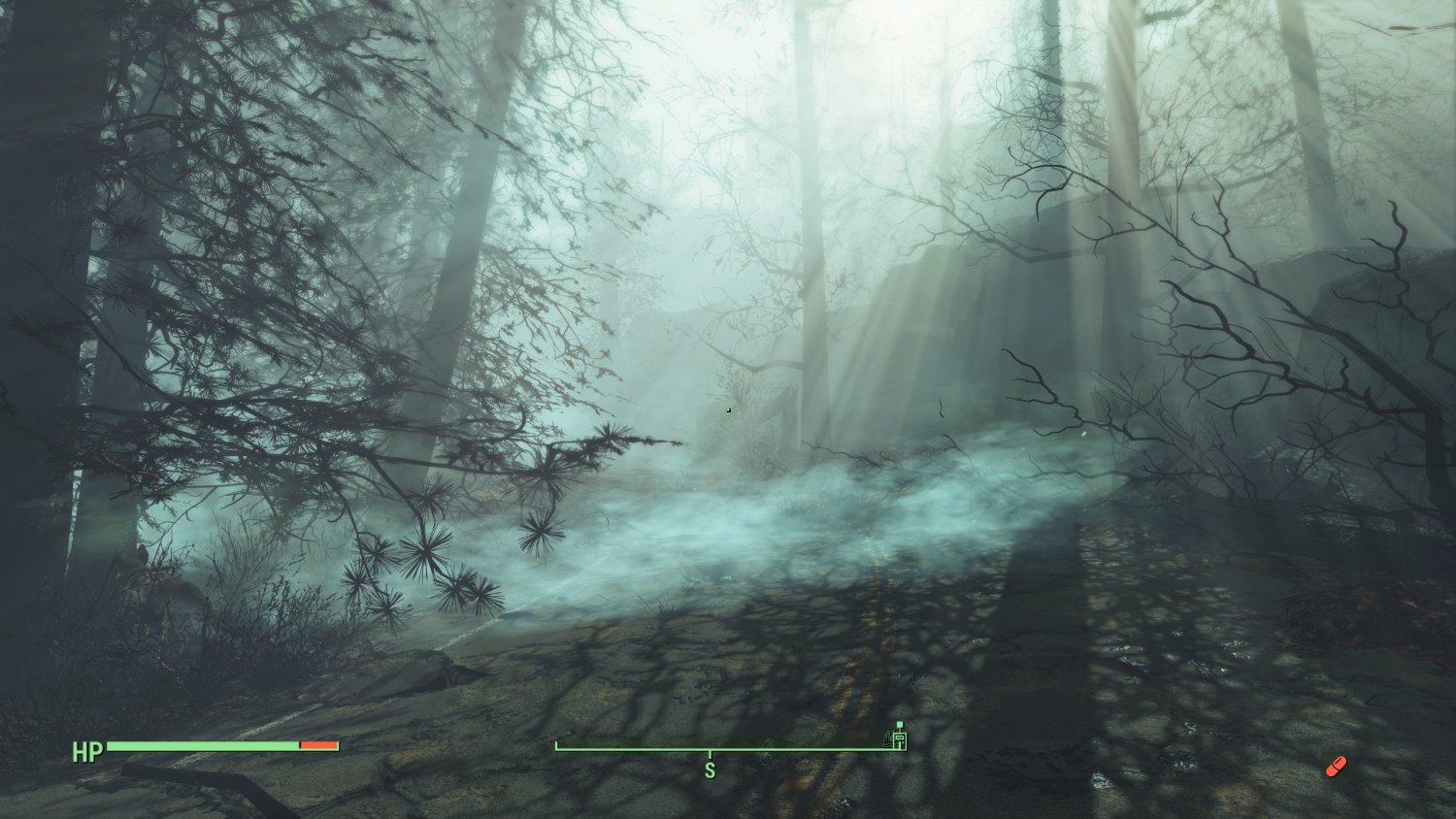The height and width of the screenshot is (819, 1456).
Task: Click the left end cap of compass bar
Action: click(557, 748)
